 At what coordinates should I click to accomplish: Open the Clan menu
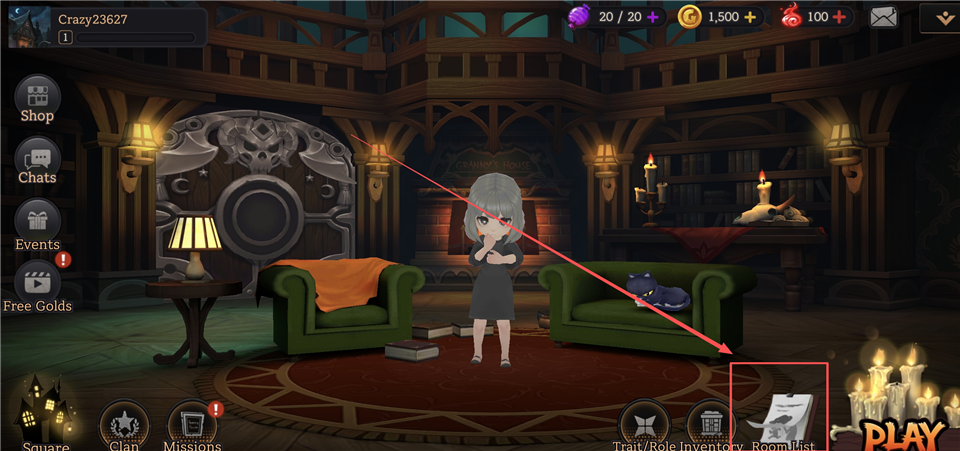tap(124, 424)
